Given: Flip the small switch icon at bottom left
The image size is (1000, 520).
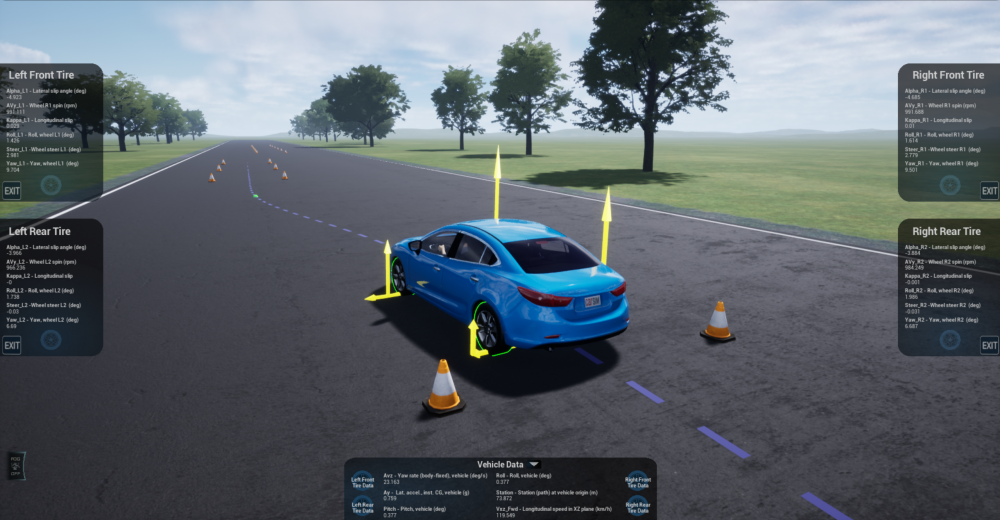Looking at the screenshot, I should coord(15,466).
